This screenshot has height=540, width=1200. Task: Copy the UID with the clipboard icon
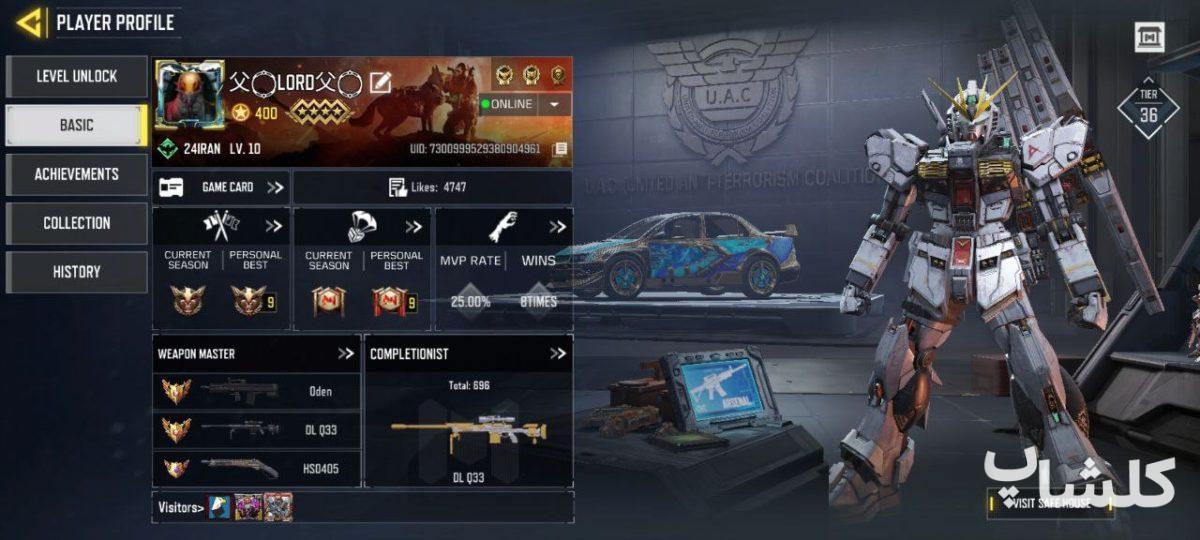point(560,149)
